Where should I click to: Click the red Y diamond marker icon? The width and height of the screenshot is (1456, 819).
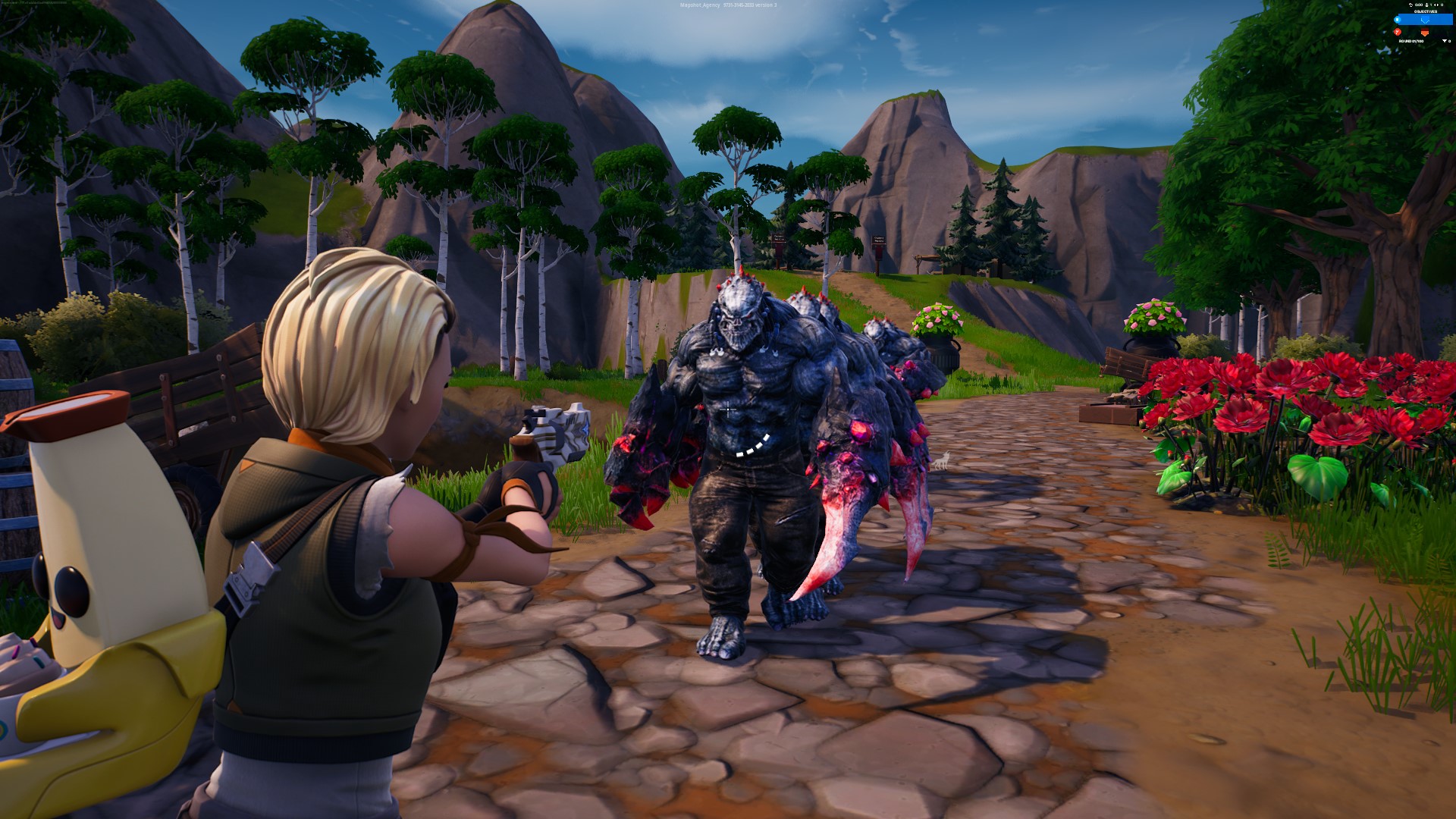pos(1398,32)
